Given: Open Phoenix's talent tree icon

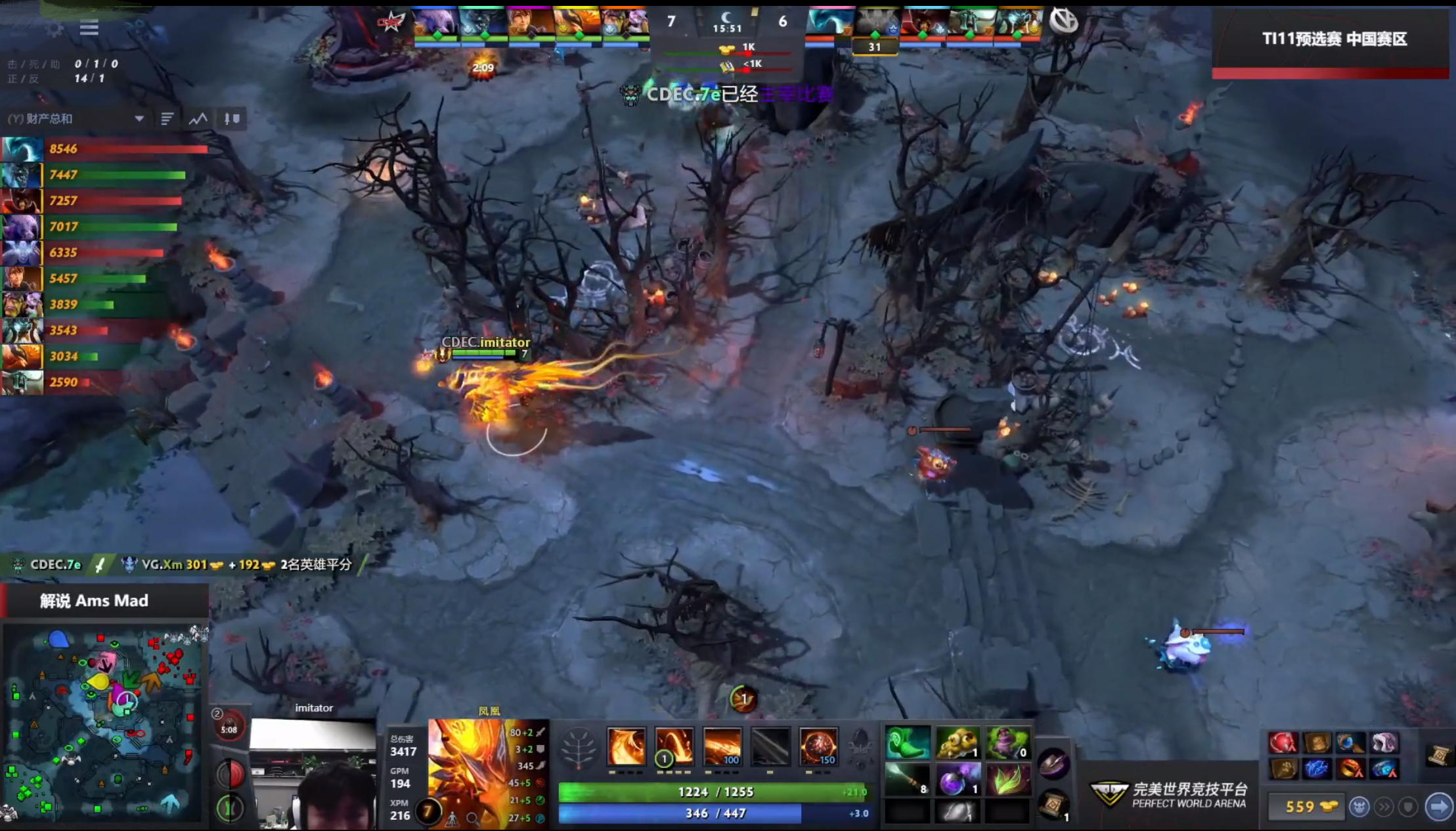Looking at the screenshot, I should pos(578,747).
